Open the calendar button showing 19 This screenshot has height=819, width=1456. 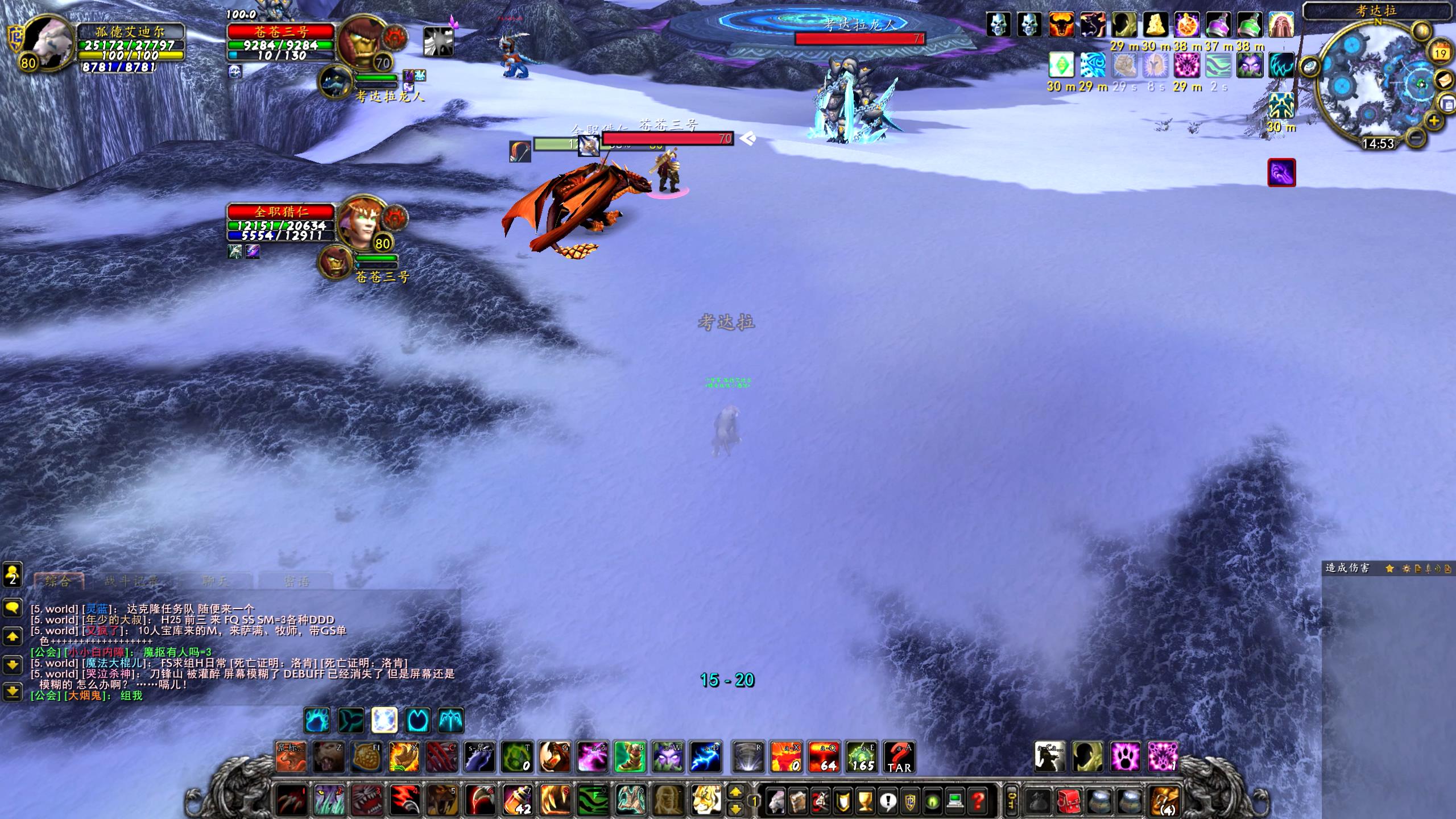[1440, 53]
